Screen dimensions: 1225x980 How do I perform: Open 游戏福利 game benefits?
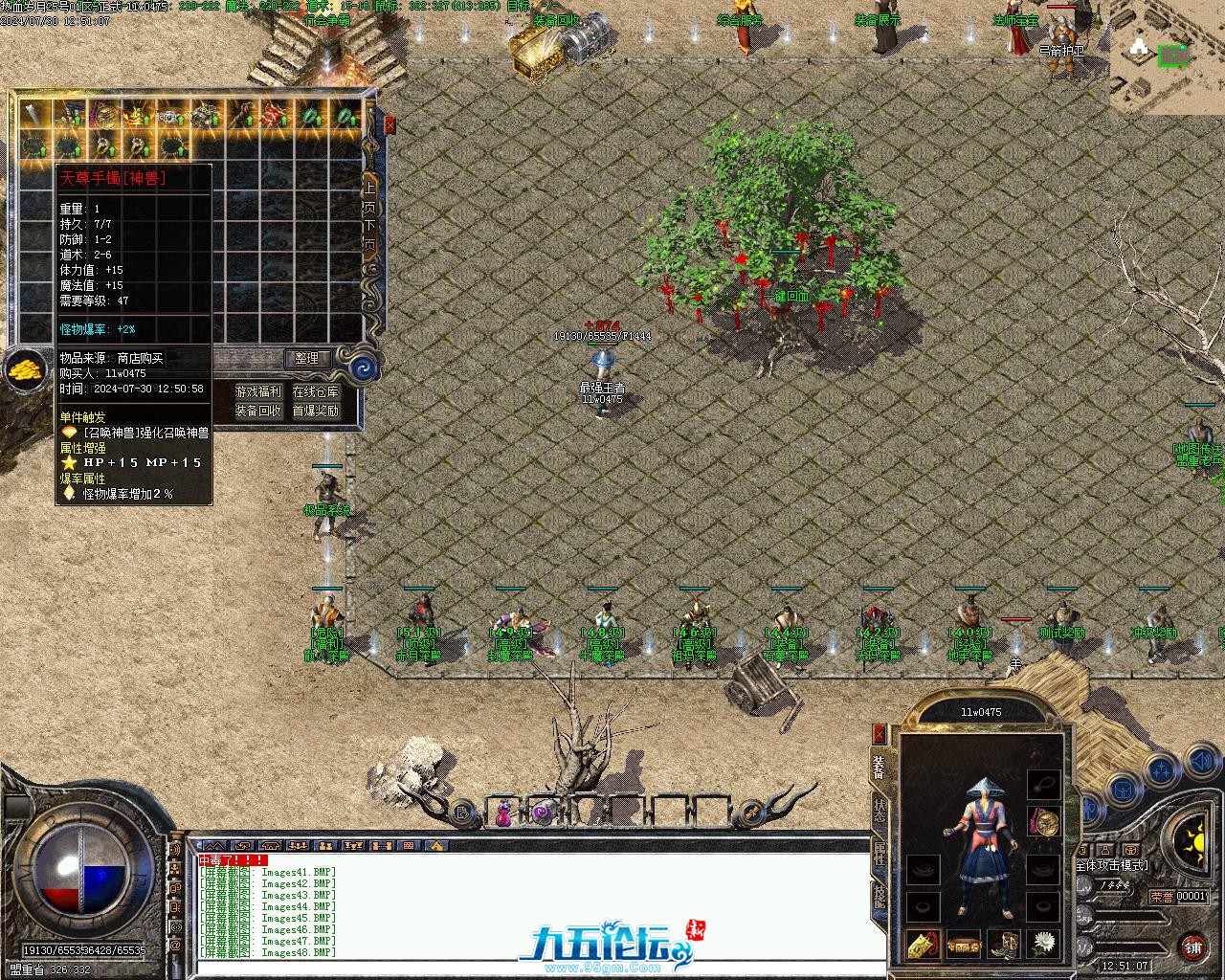258,391
